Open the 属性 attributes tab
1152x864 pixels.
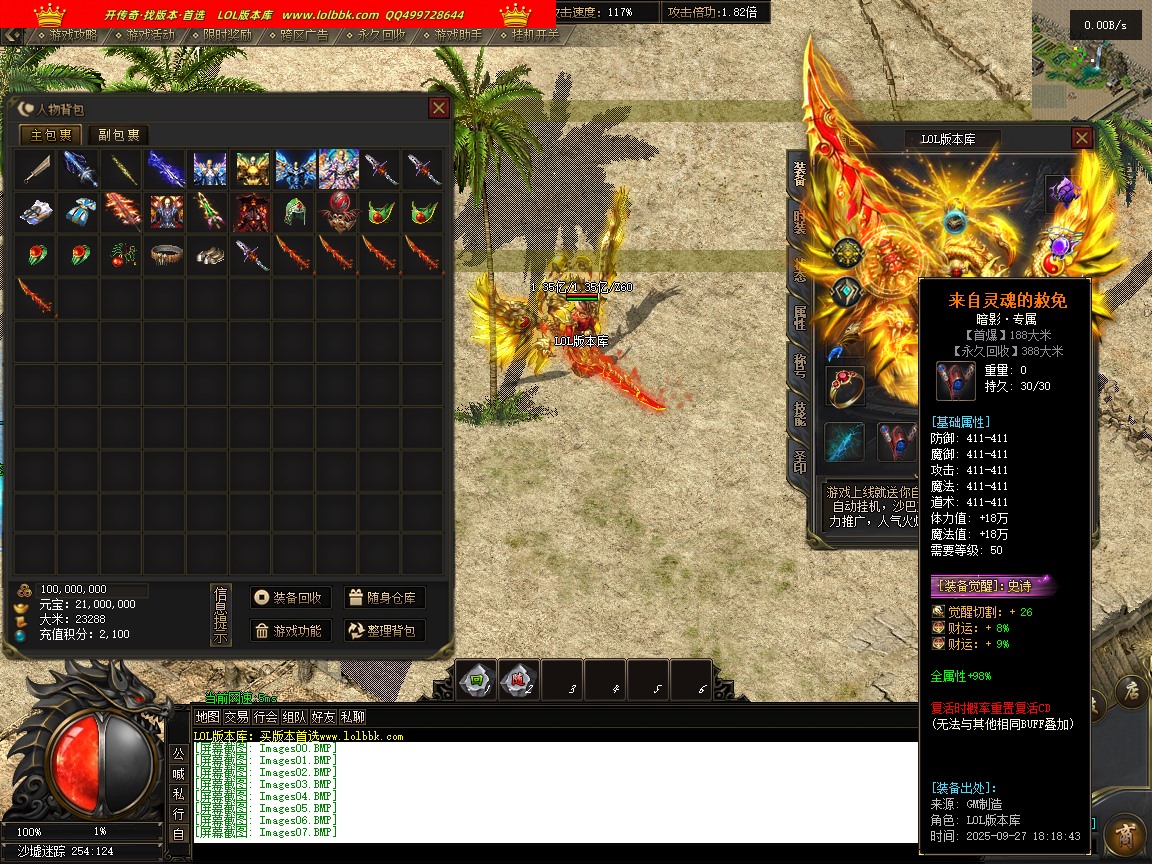pos(800,318)
